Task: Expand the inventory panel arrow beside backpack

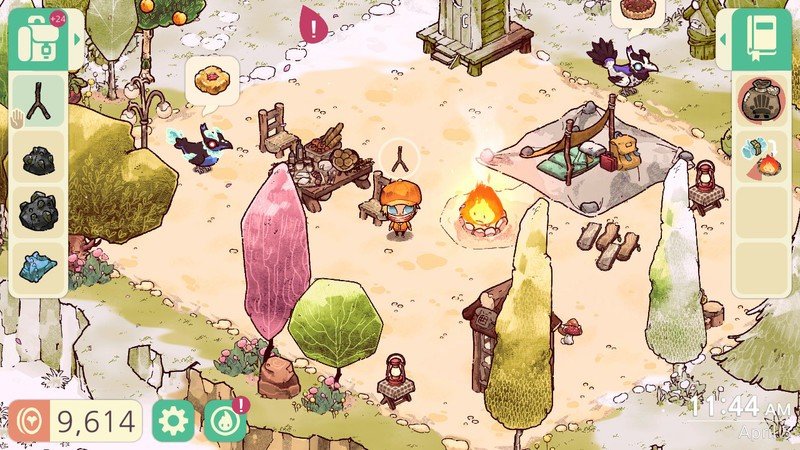Action: pos(77,40)
